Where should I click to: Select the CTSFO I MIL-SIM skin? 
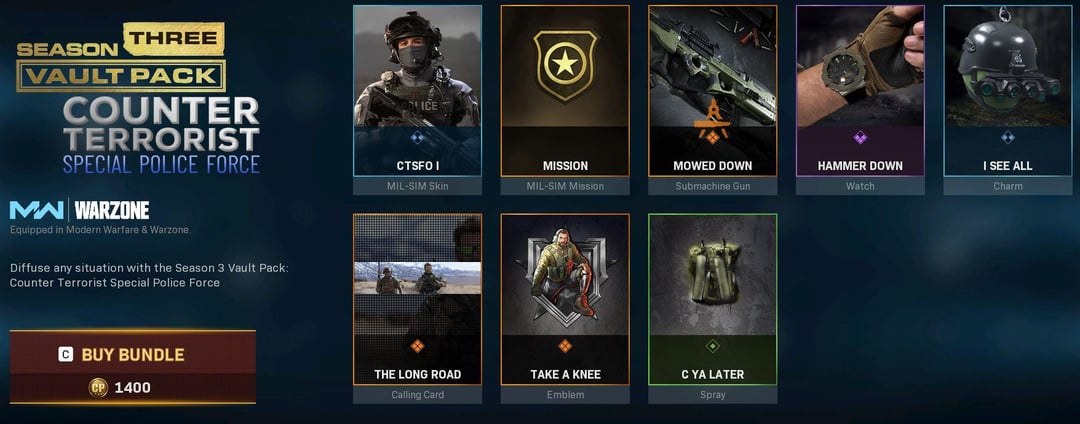tap(417, 91)
